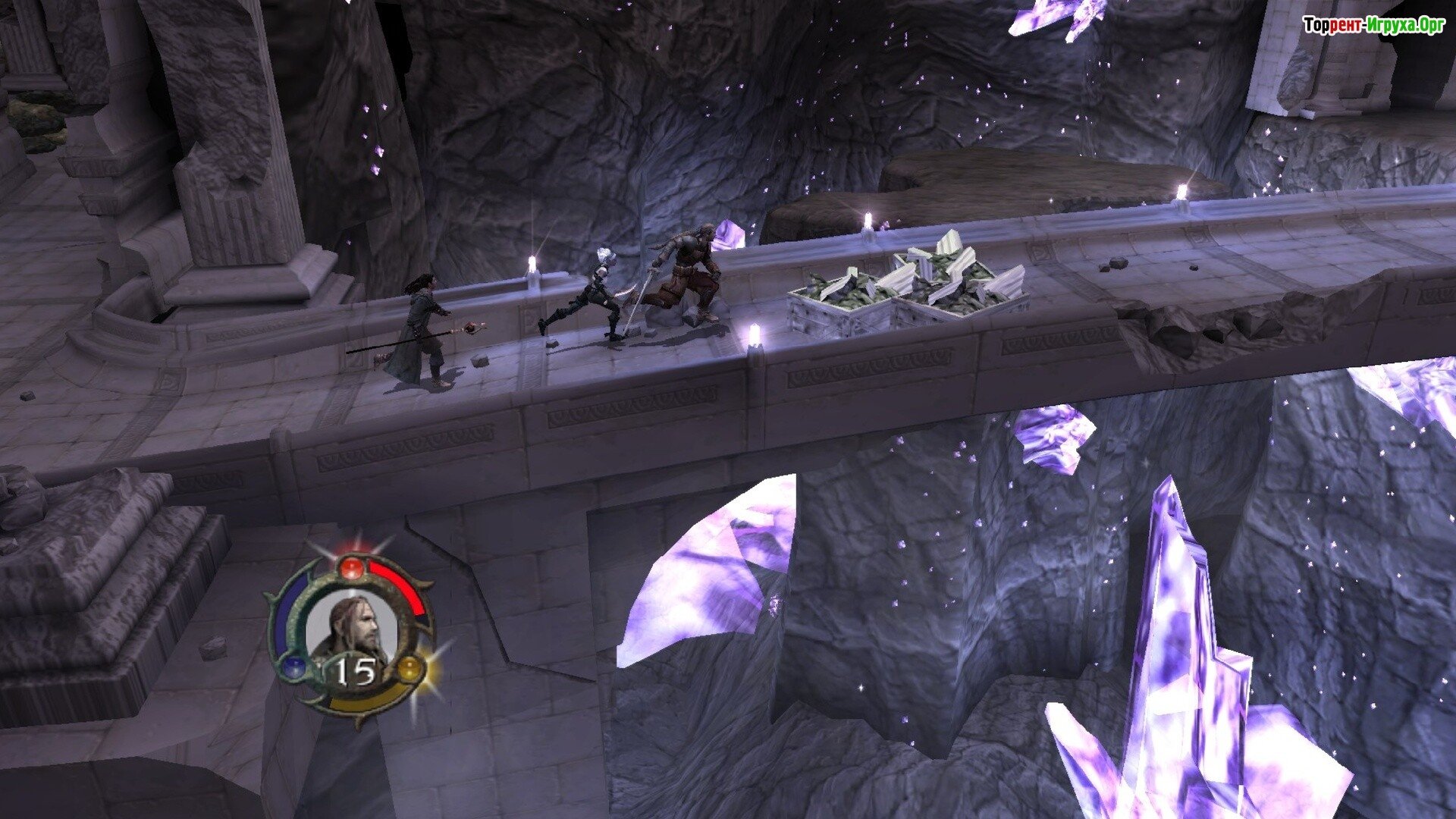This screenshot has width=1456, height=819.
Task: Open the Торрент-Игруха.Орг watermark link
Action: coord(1373,26)
